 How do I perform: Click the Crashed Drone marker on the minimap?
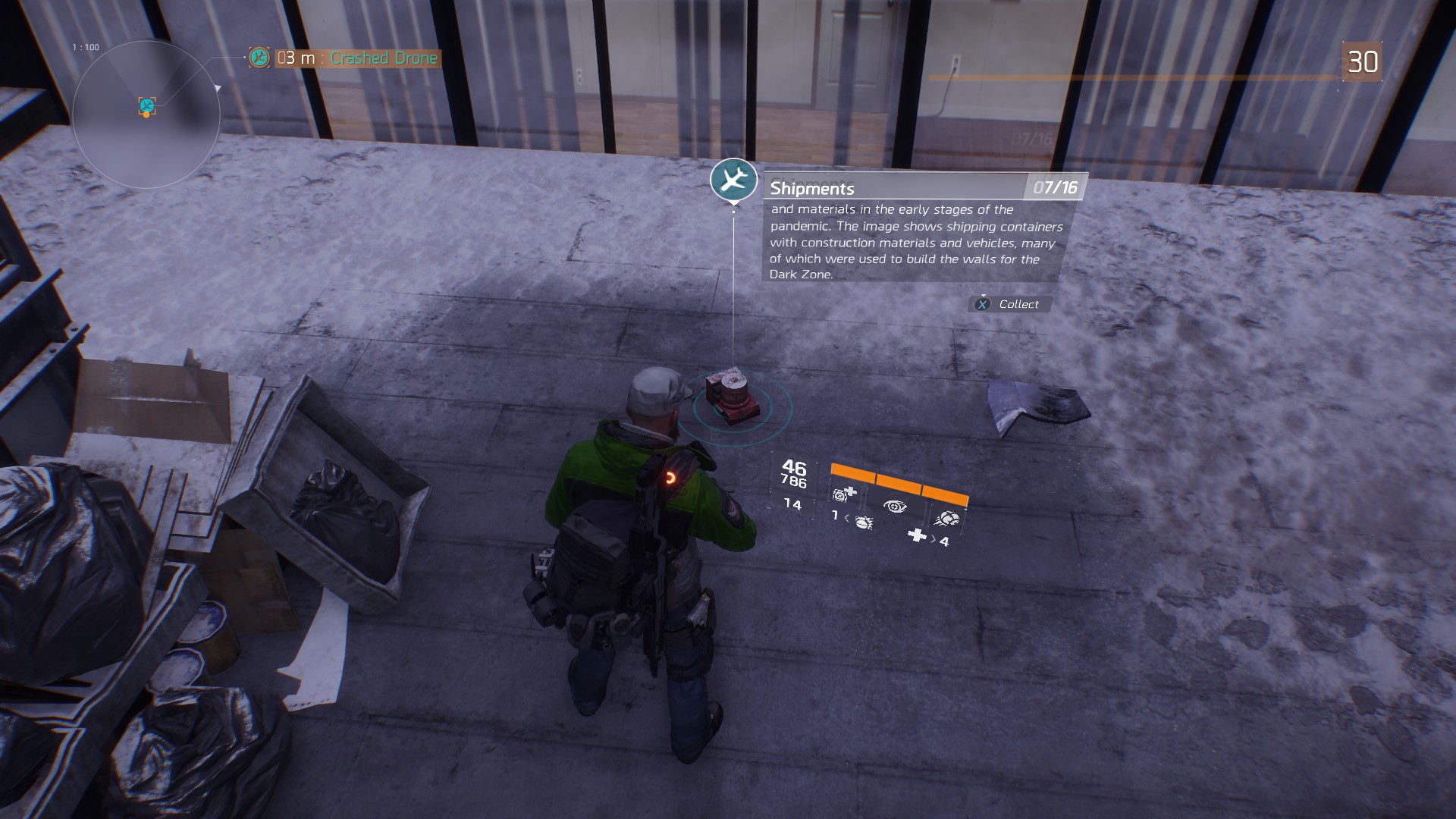point(147,106)
